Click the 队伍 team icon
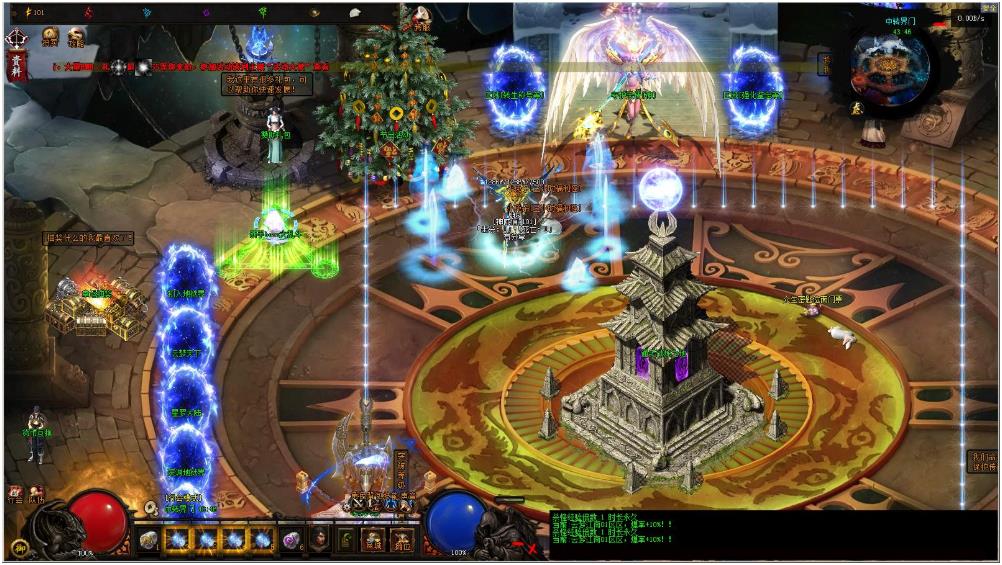Screen dimensions: 1002x565 (36, 493)
